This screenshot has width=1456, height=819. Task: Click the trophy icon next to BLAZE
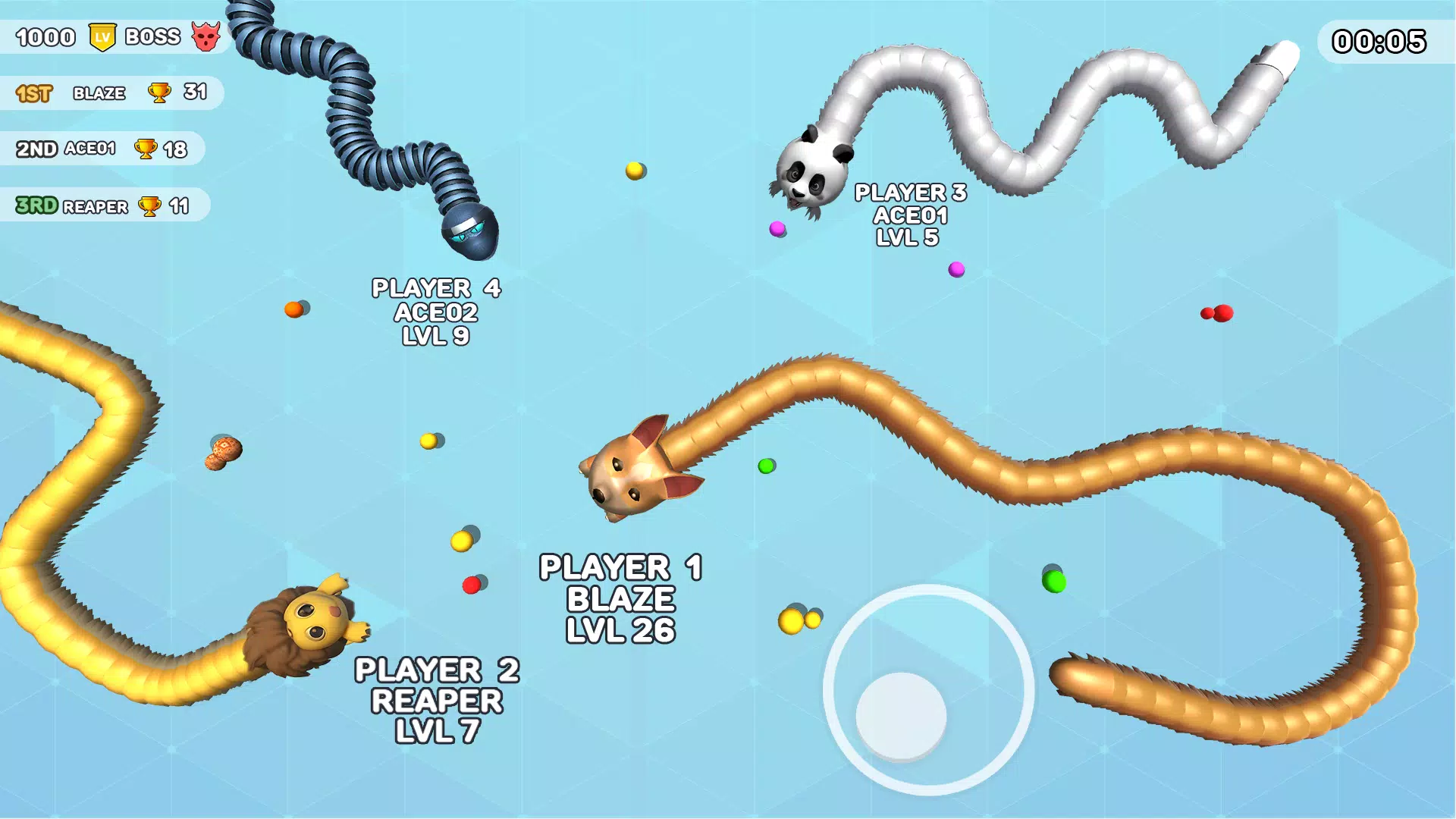click(157, 93)
